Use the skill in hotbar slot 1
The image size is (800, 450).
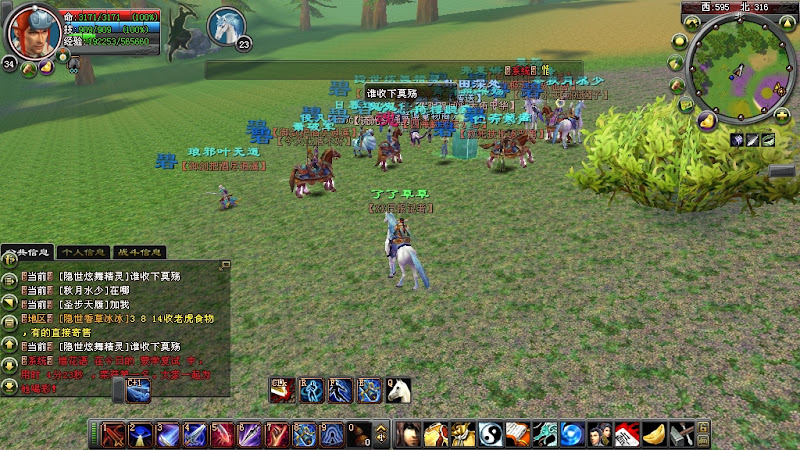pos(113,434)
